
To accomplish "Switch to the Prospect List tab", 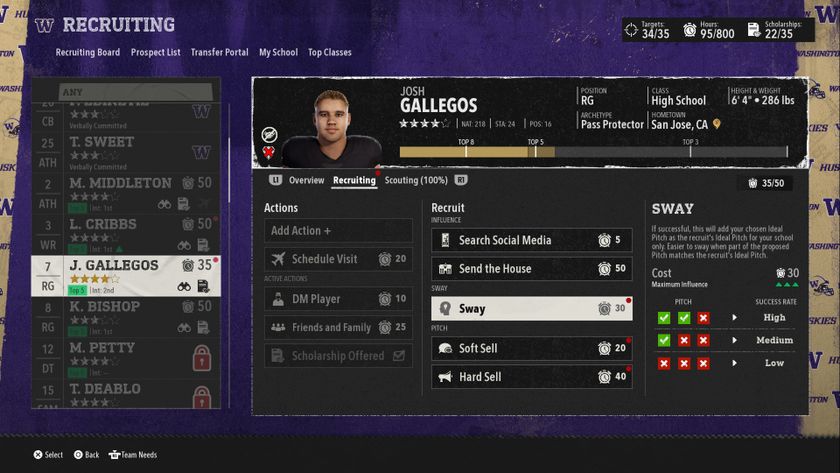I will pos(155,52).
